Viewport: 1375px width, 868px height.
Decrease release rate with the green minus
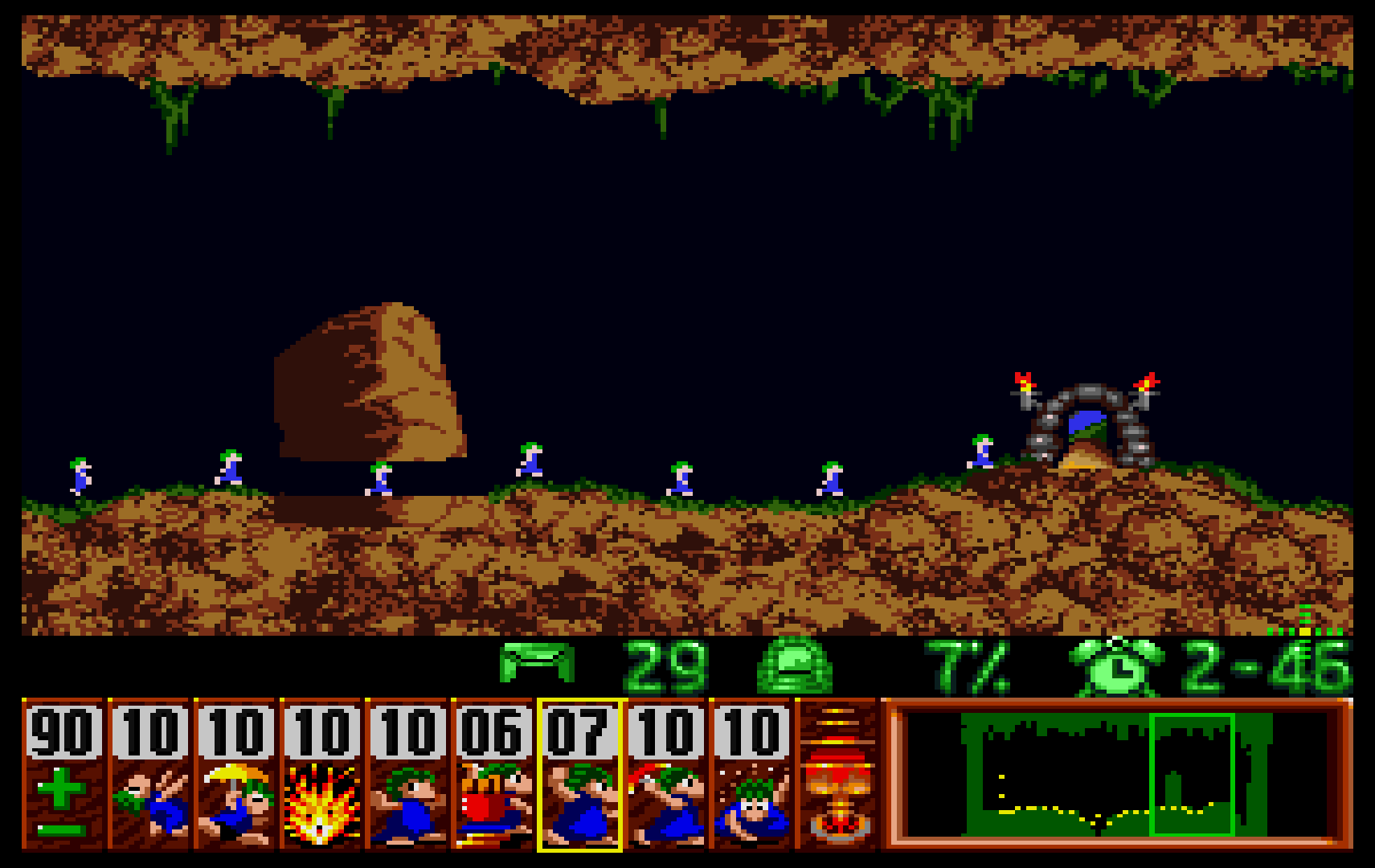click(61, 830)
